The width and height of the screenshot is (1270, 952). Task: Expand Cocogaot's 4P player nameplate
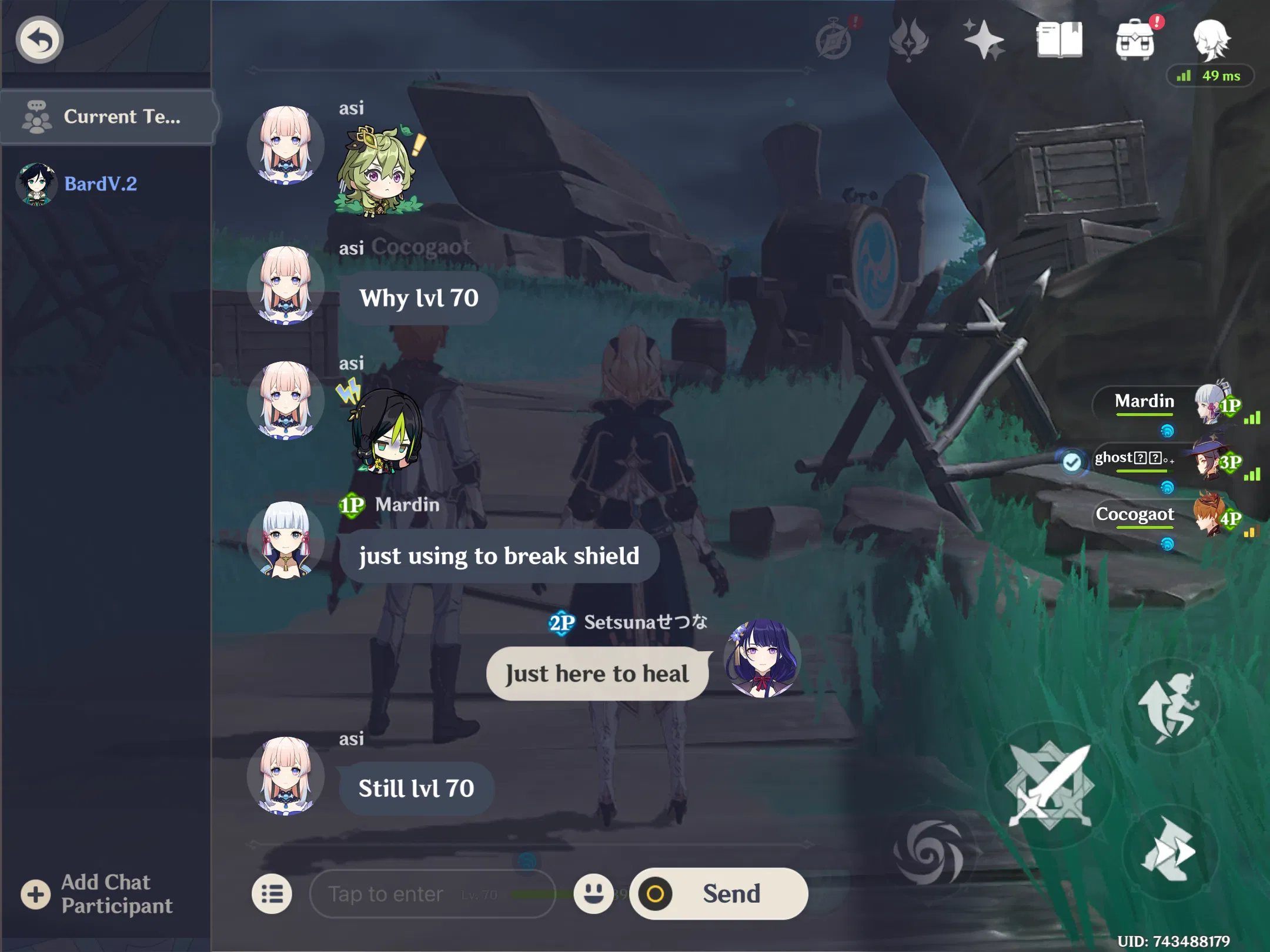tap(1135, 515)
